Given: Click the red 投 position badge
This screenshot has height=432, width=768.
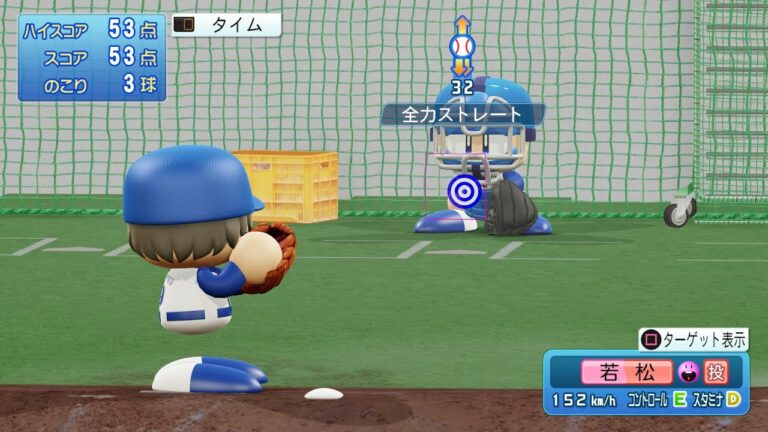Looking at the screenshot, I should [716, 372].
